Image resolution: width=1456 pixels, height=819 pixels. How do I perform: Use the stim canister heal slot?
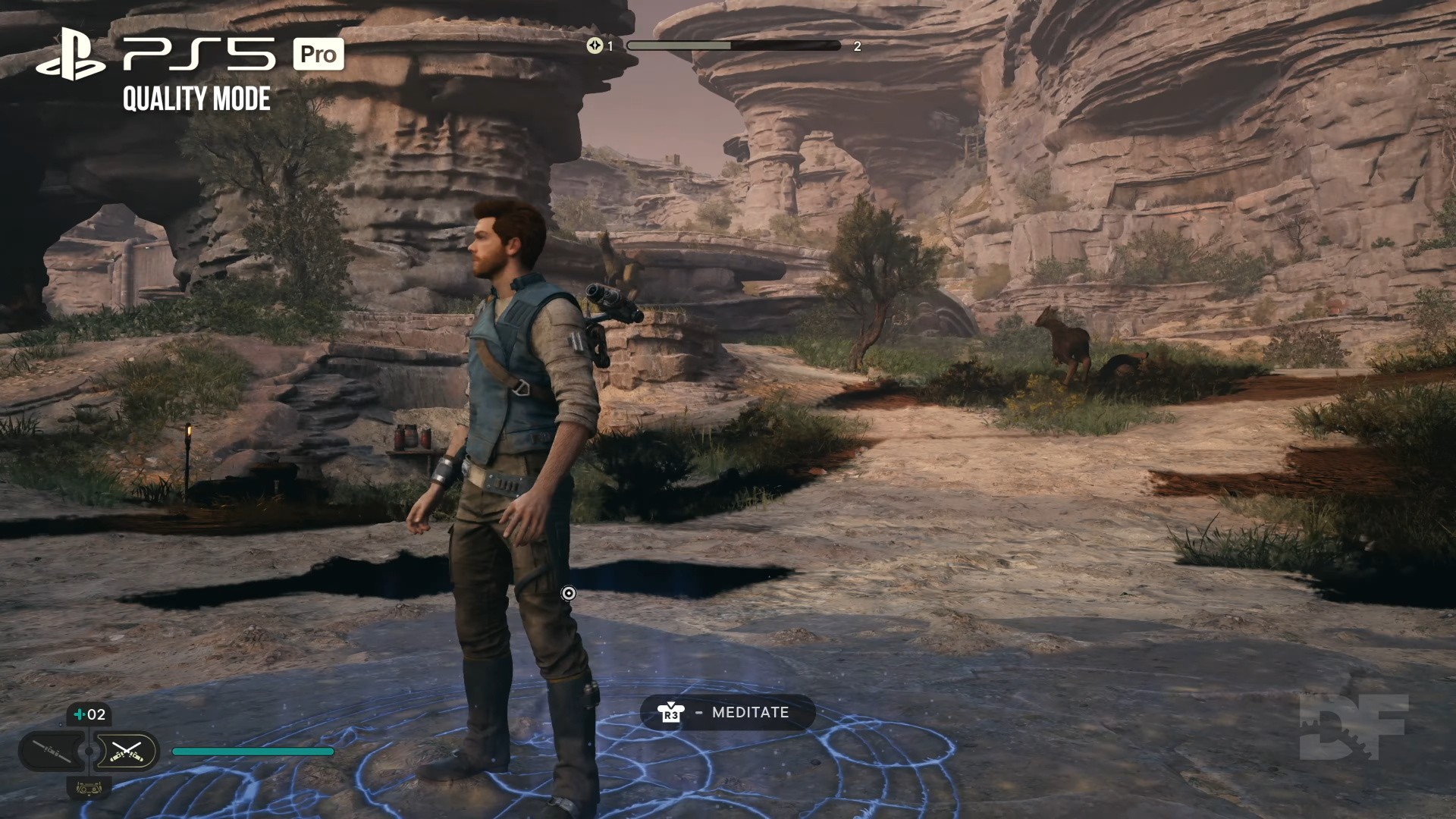89,714
